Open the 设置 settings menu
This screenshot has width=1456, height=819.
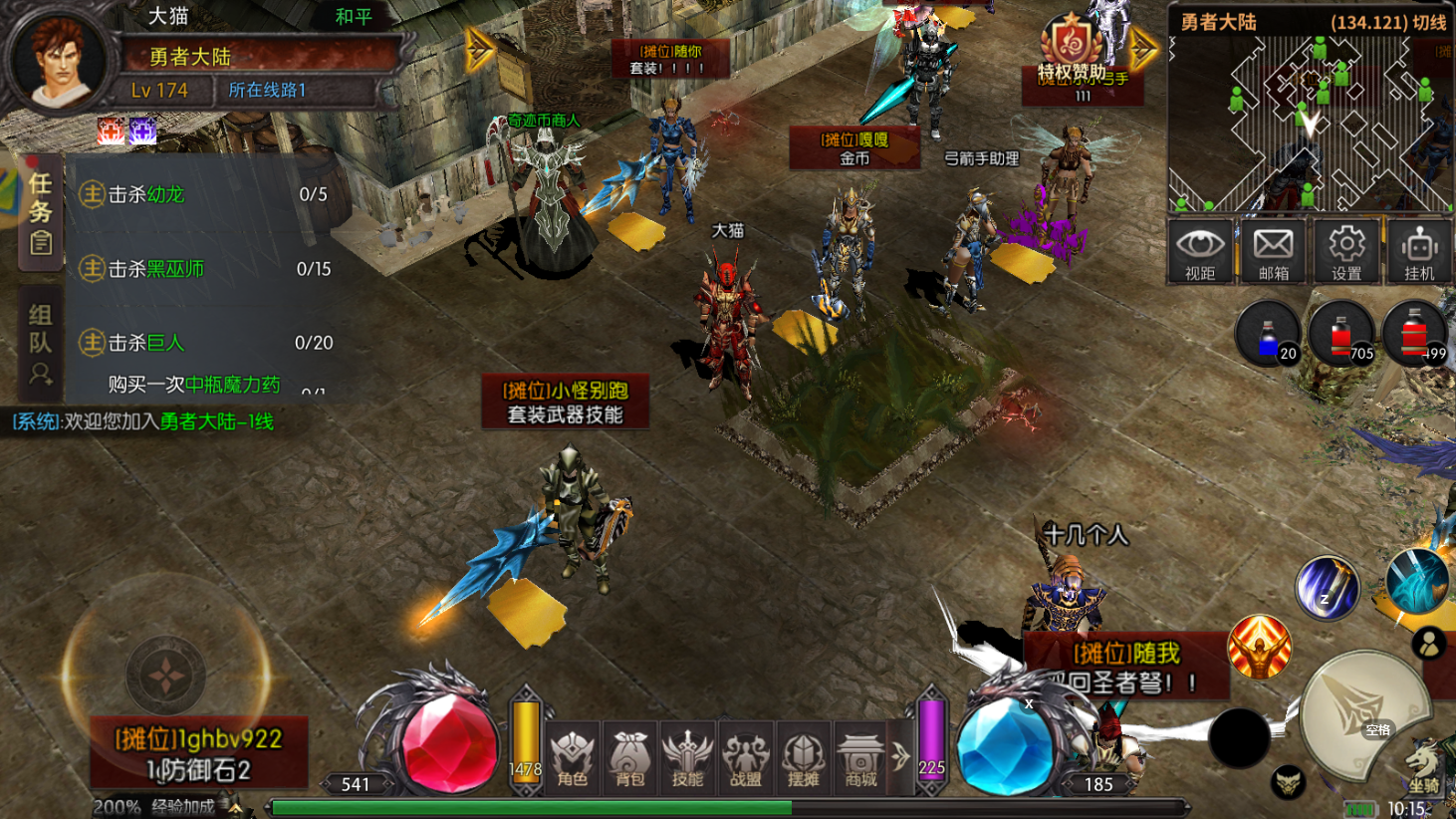coord(1346,251)
